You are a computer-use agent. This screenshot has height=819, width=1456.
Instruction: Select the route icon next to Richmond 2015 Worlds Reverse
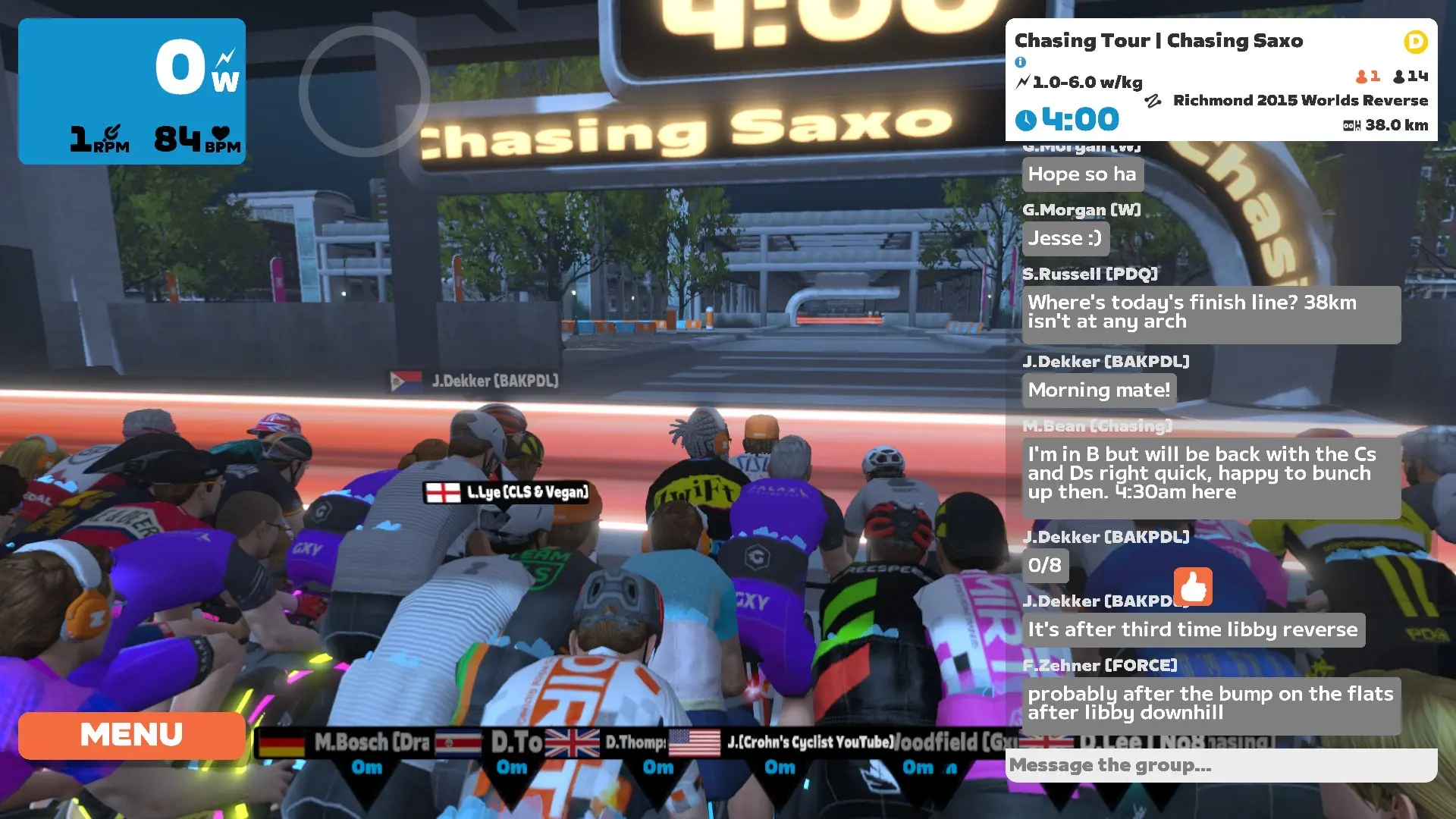(x=1154, y=100)
